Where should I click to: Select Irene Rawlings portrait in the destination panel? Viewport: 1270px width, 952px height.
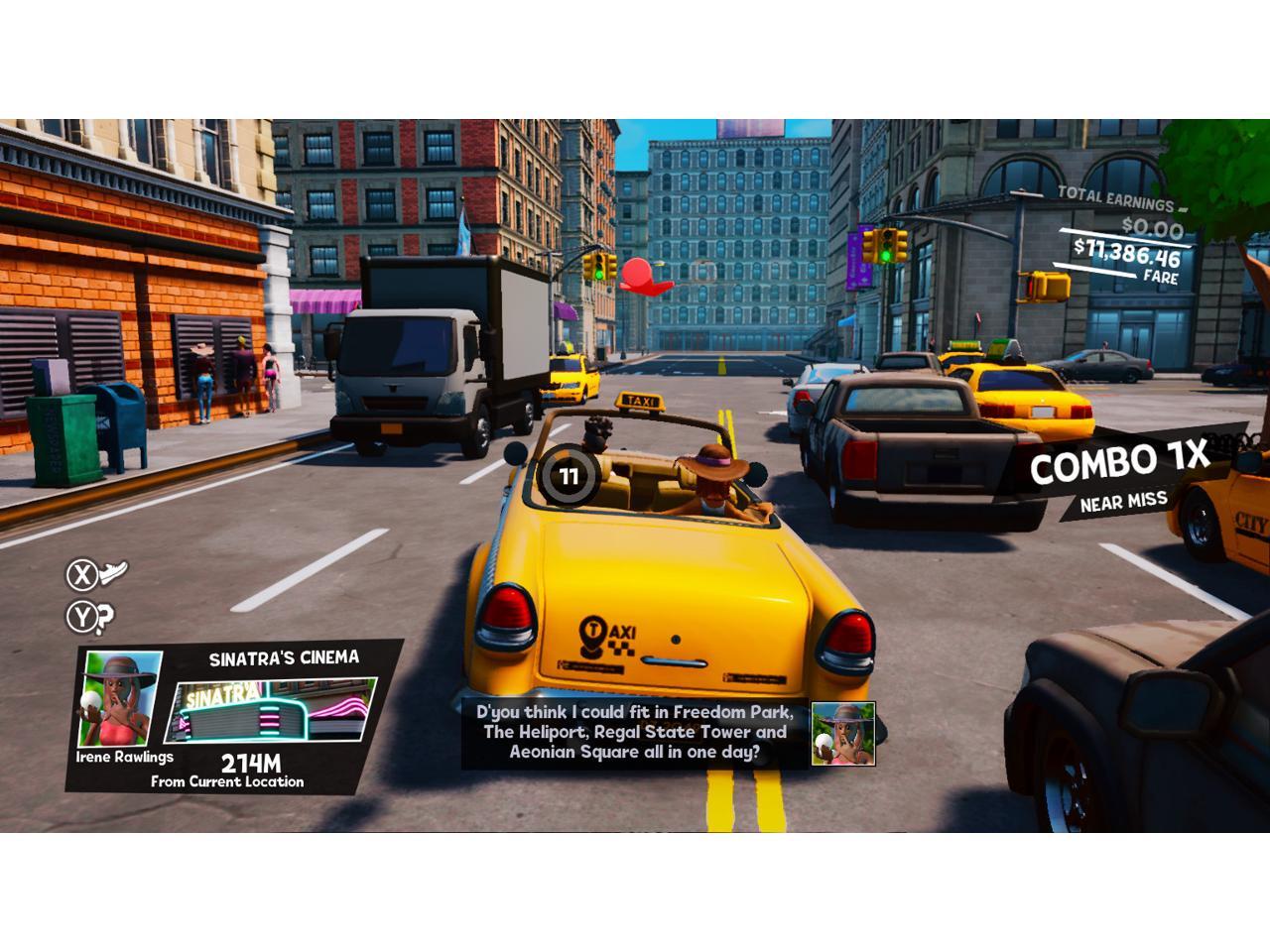point(119,698)
